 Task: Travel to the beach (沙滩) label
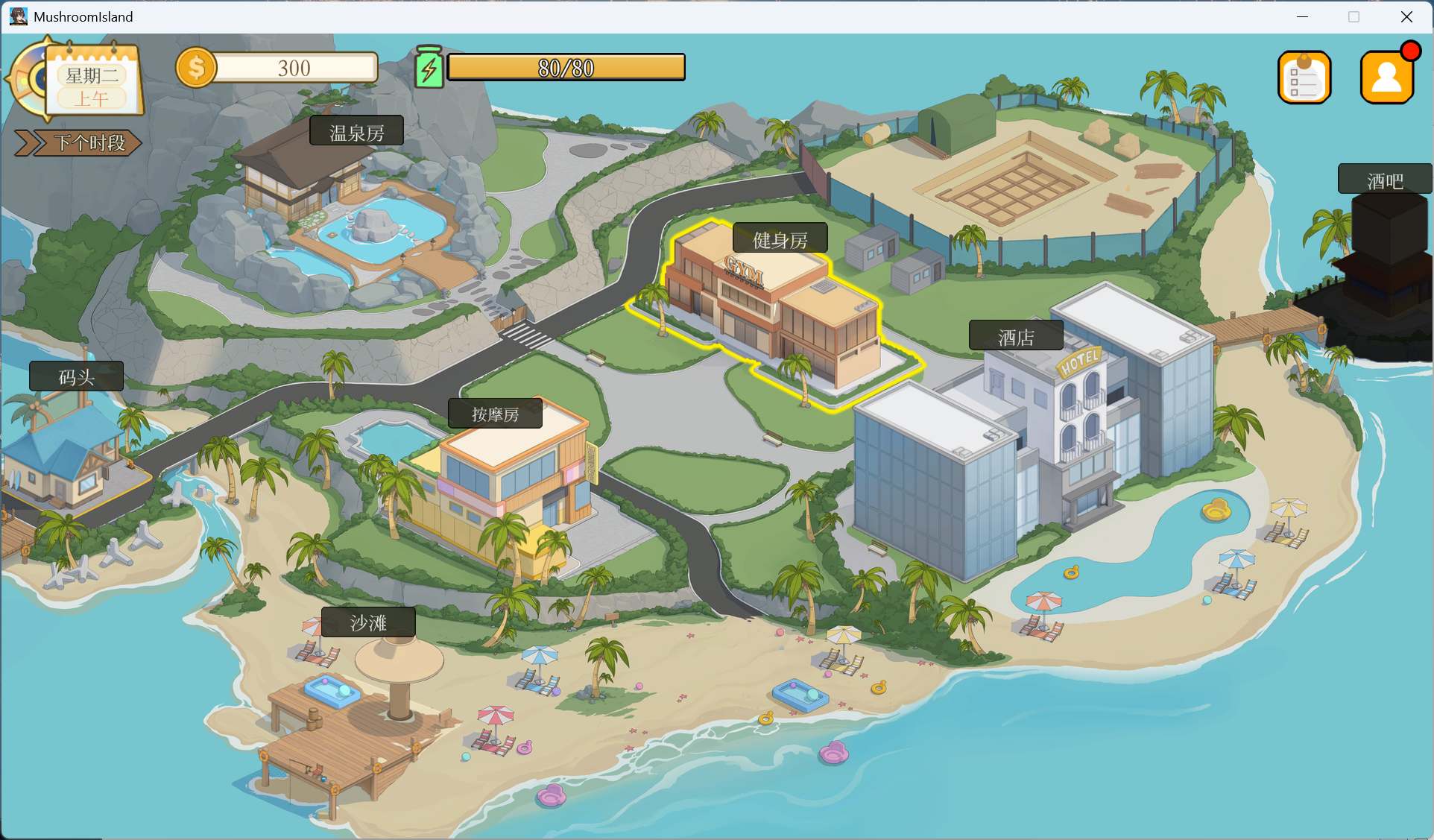click(368, 623)
